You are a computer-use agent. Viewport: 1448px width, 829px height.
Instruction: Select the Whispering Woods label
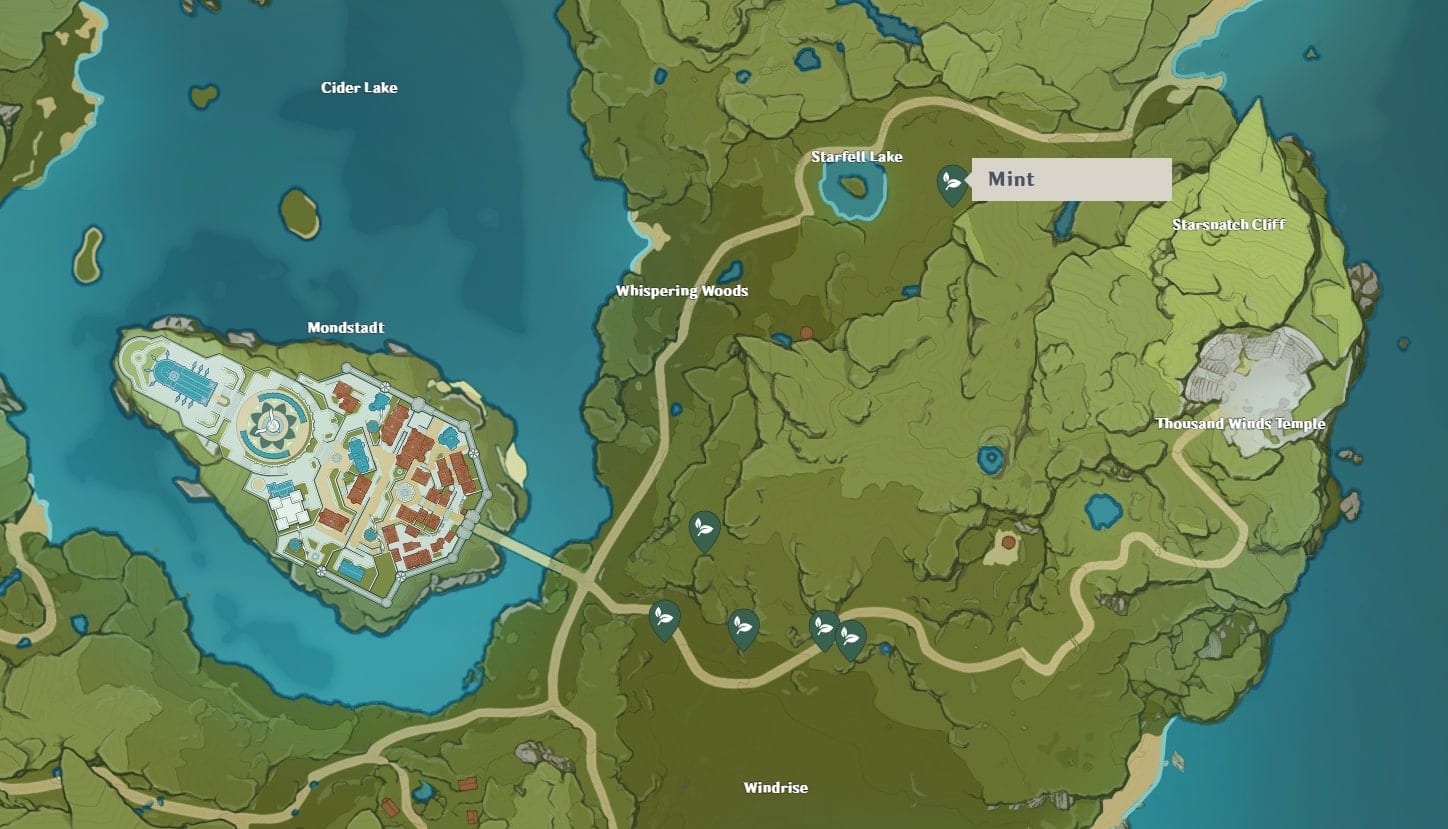tap(682, 290)
